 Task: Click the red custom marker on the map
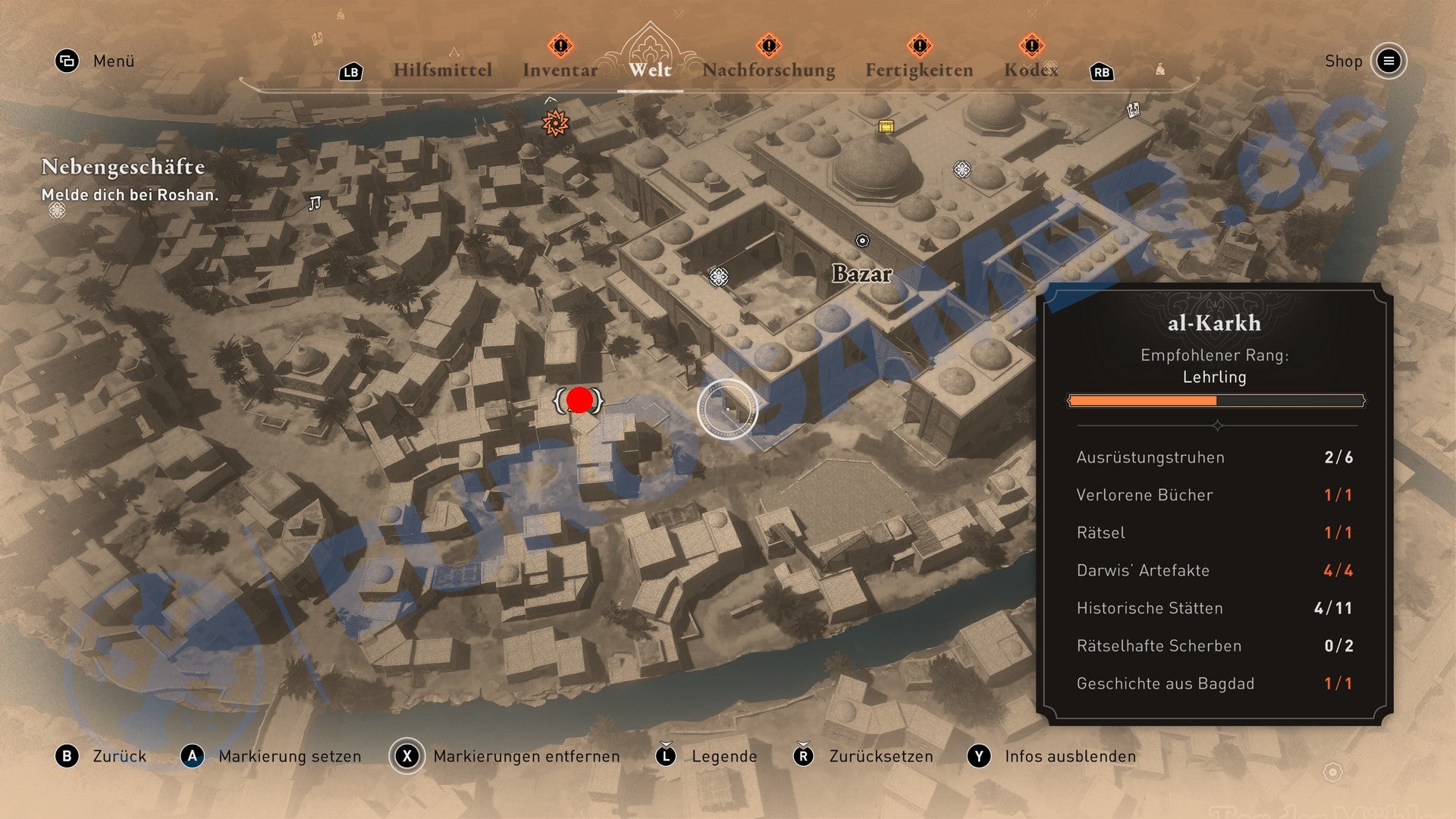579,401
